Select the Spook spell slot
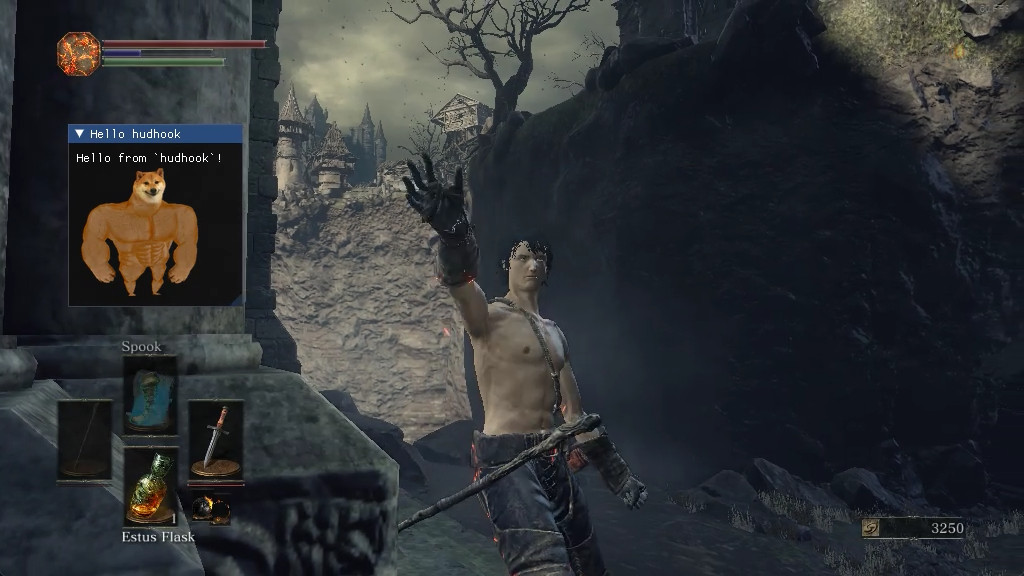Screen dimensions: 1024x576 [x=150, y=396]
